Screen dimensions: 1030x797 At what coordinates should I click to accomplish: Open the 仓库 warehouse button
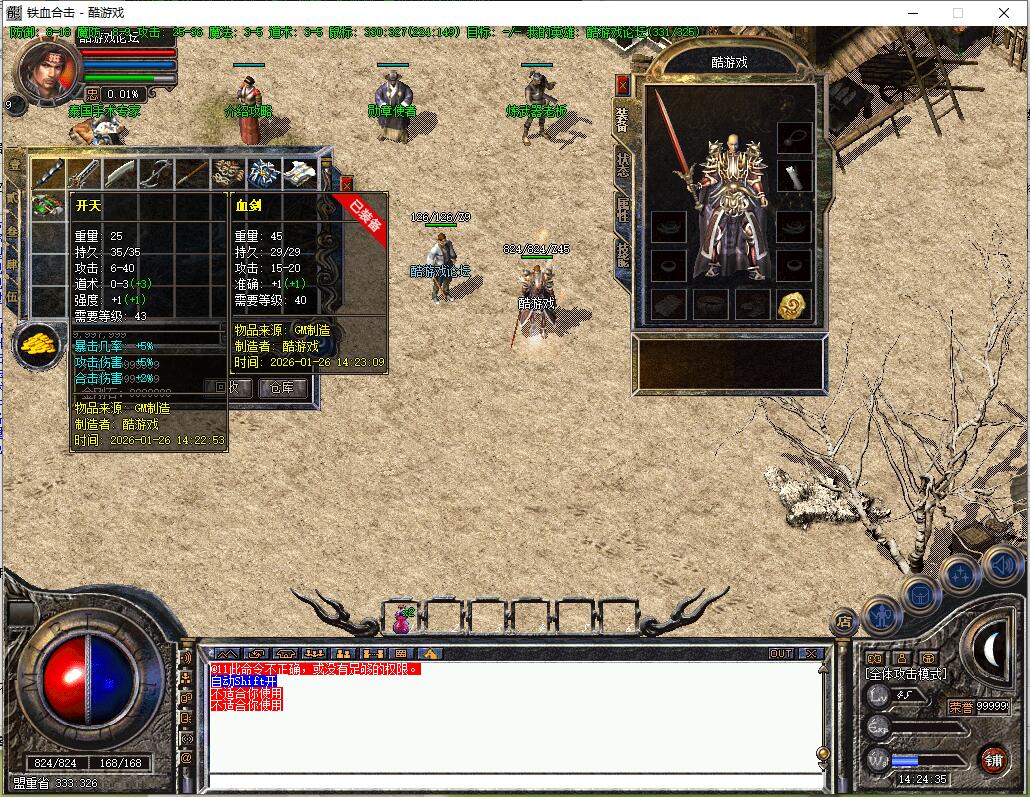282,388
